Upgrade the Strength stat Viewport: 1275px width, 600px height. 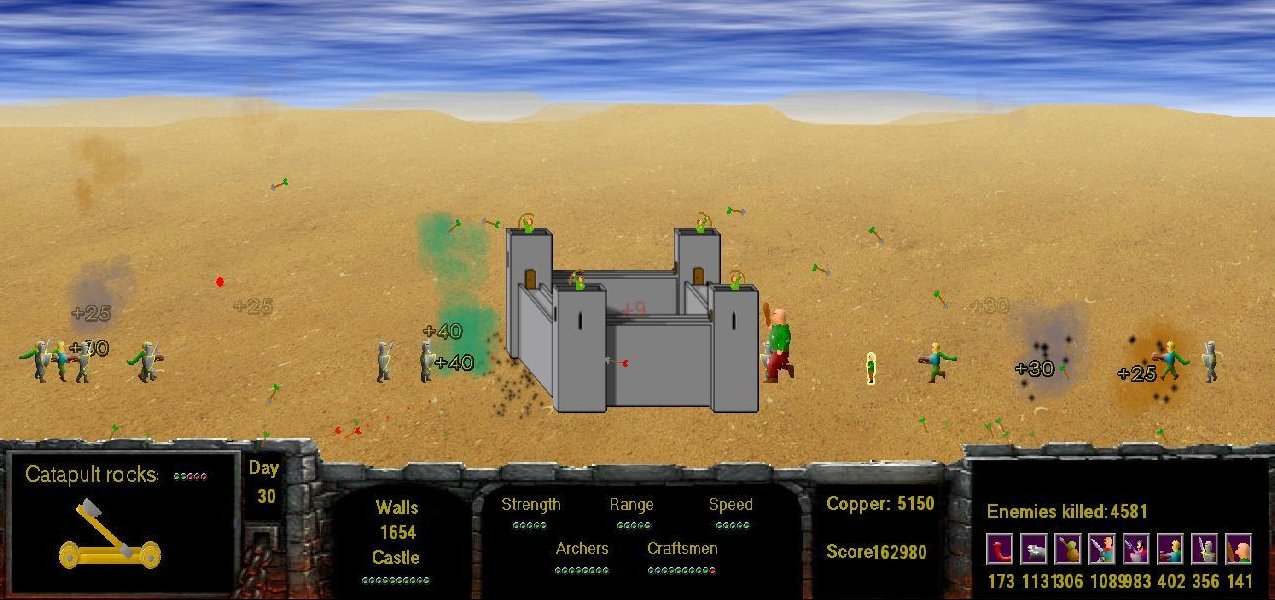530,505
